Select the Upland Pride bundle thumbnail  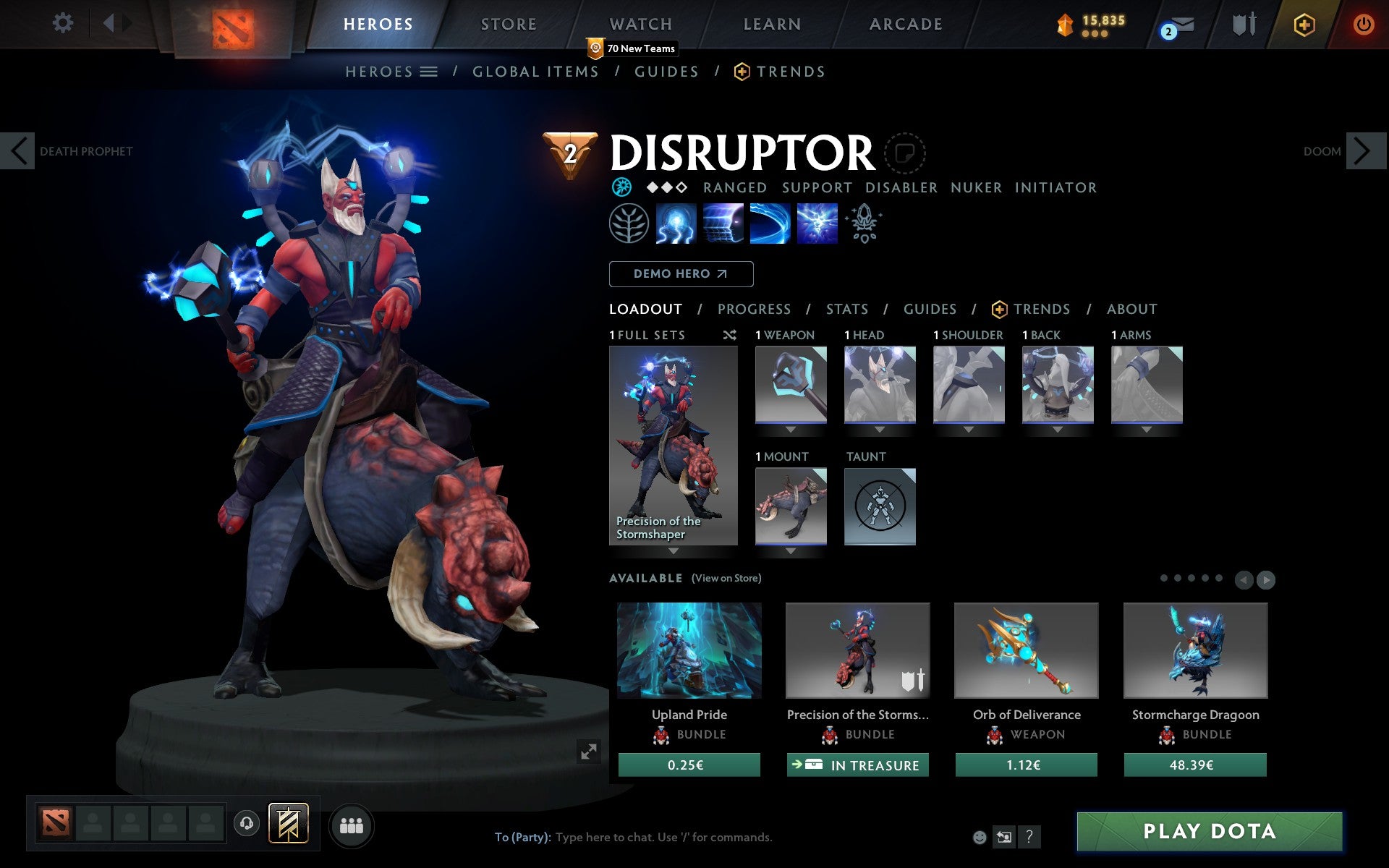point(688,650)
